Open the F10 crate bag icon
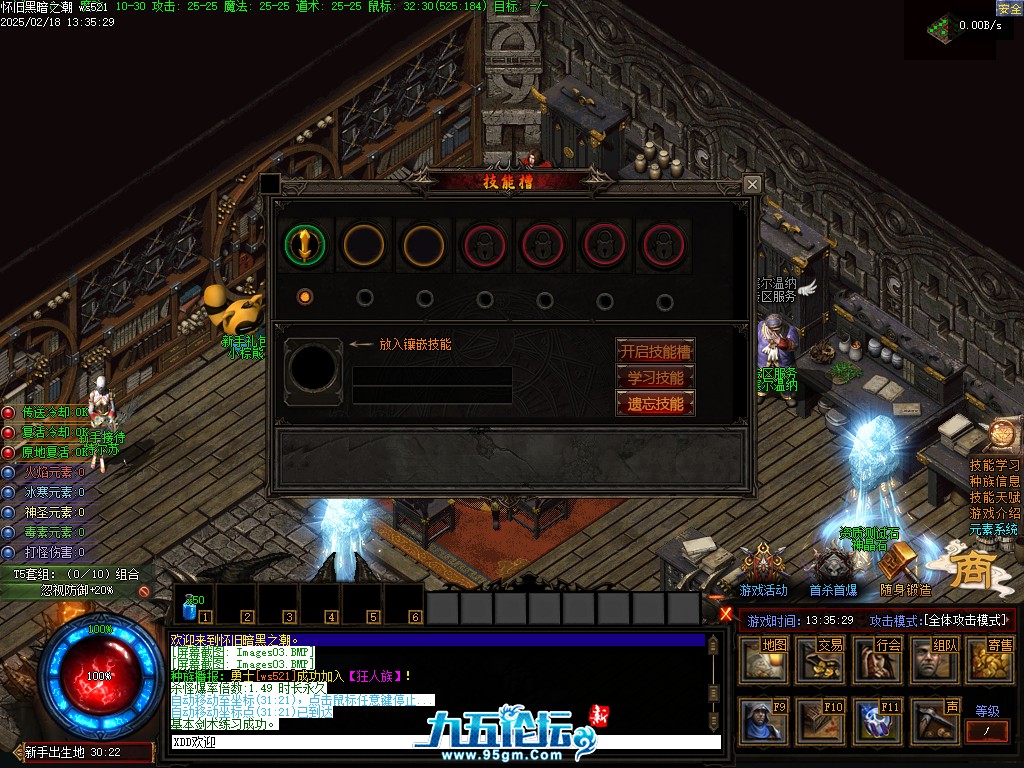Viewport: 1024px width, 768px height. point(819,720)
